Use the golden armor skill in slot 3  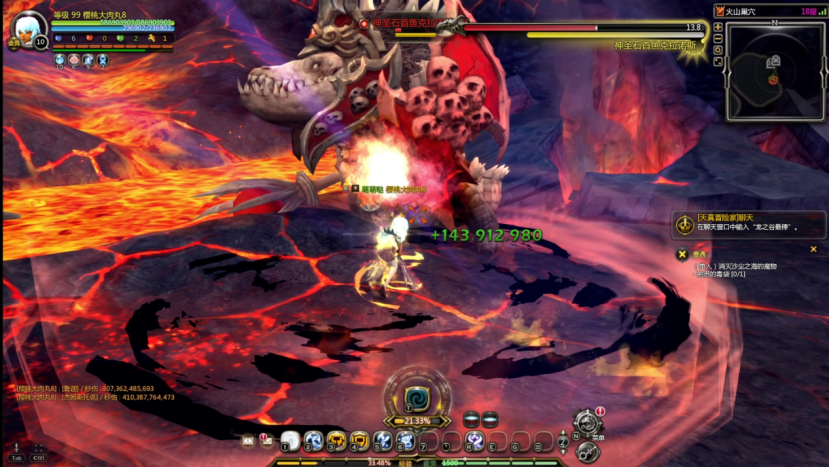[336, 440]
